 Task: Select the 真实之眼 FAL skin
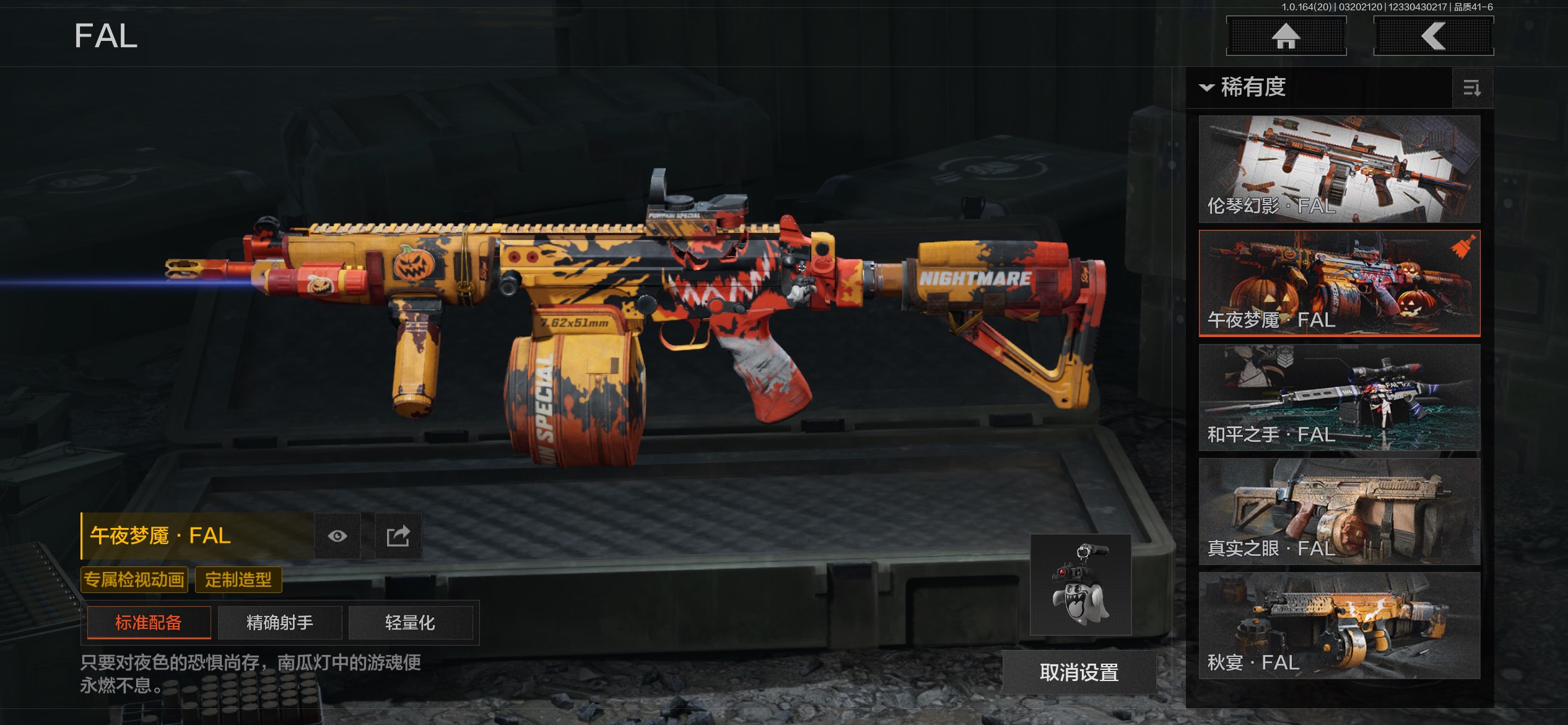(1339, 511)
